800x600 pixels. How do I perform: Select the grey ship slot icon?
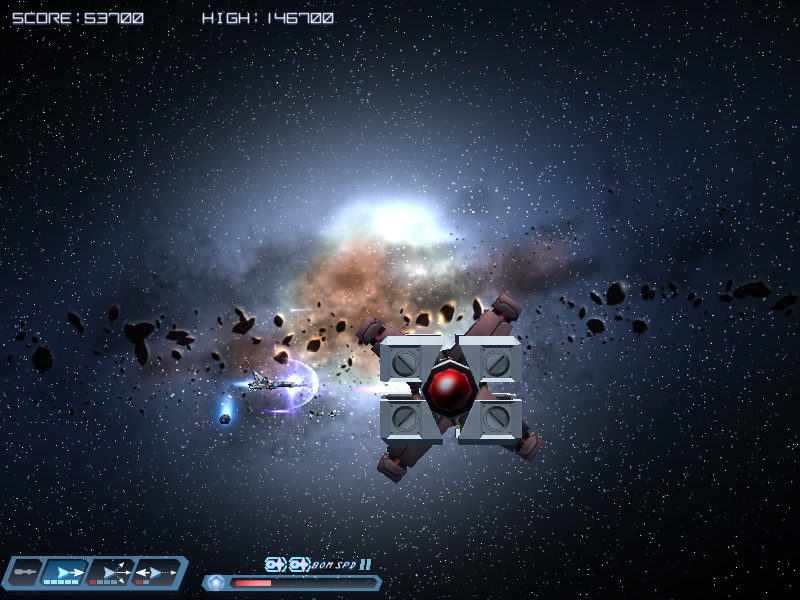tap(24, 572)
